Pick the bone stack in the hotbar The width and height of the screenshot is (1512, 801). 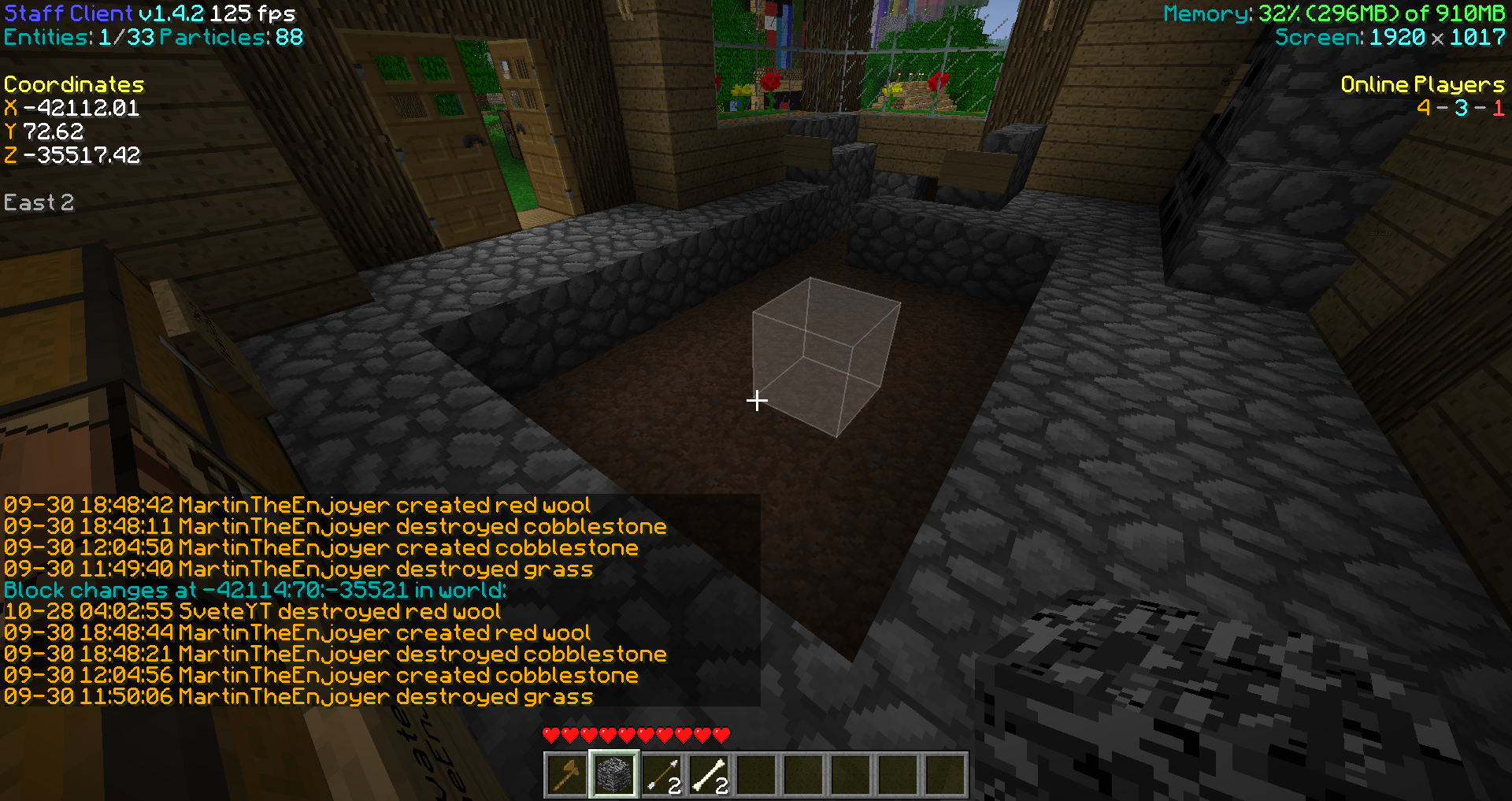[709, 775]
